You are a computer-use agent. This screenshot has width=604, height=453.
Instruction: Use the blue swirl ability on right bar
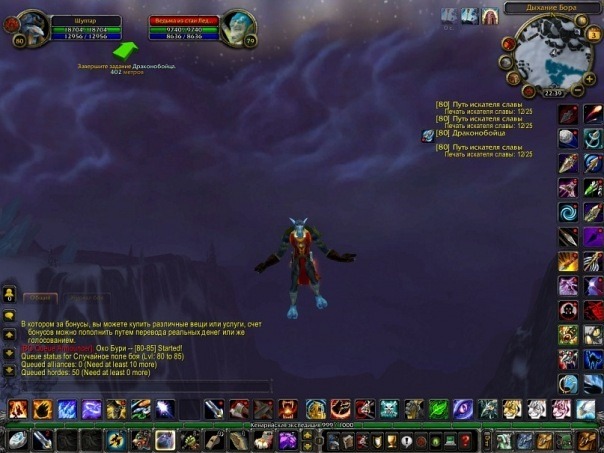coord(568,212)
